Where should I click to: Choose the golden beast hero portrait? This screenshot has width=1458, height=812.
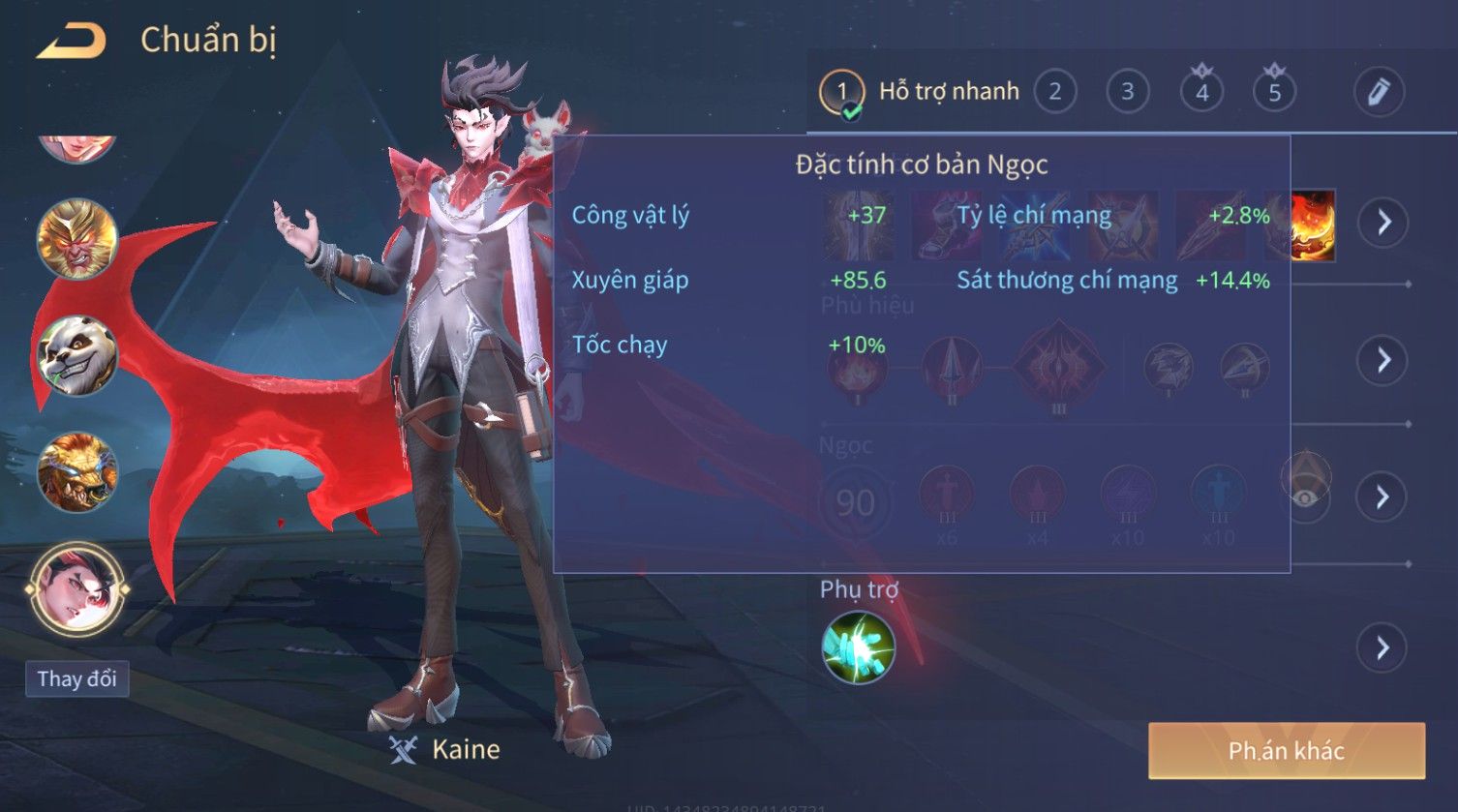pyautogui.click(x=77, y=472)
